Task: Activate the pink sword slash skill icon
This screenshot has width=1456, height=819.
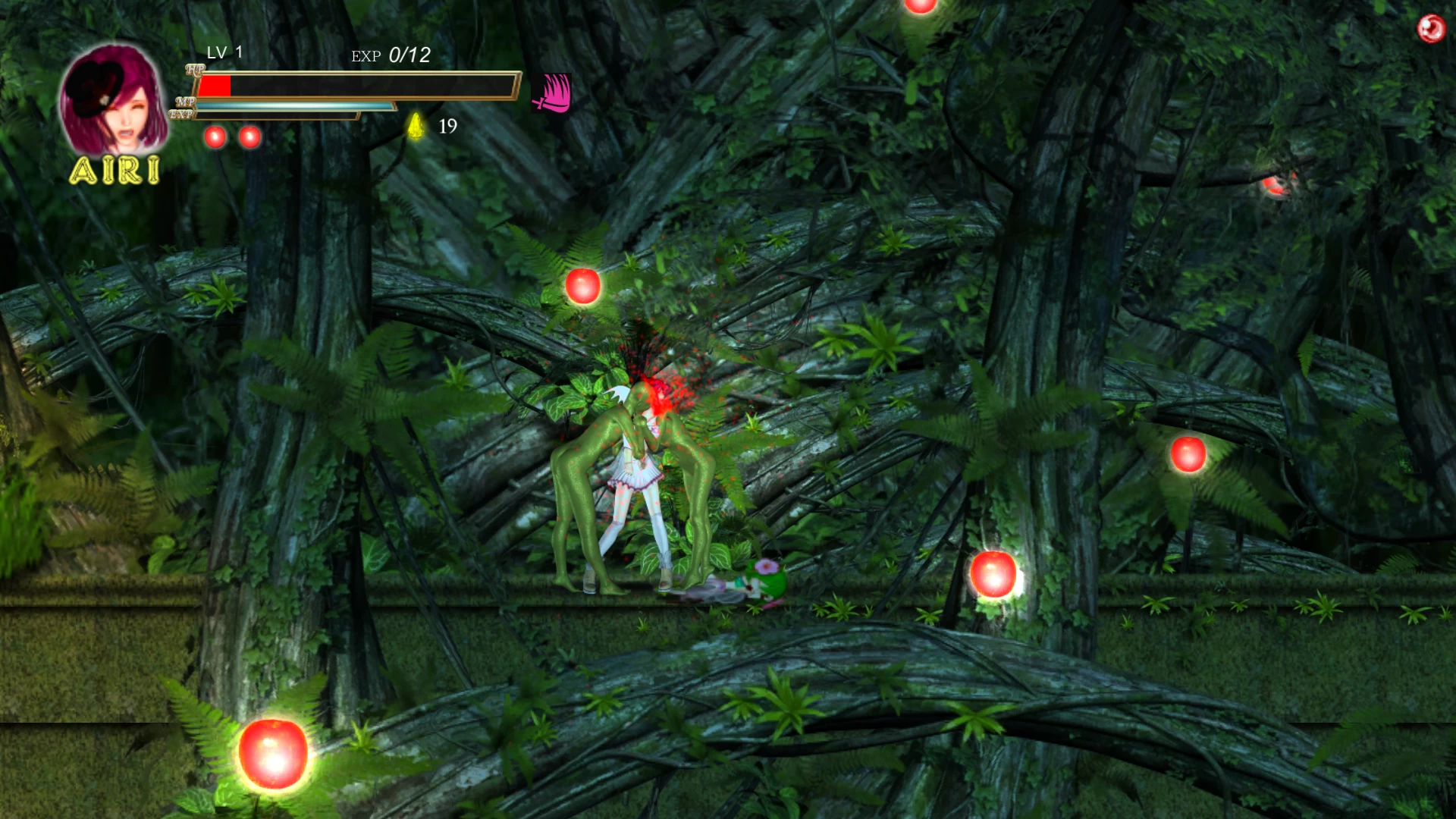Action: [551, 94]
